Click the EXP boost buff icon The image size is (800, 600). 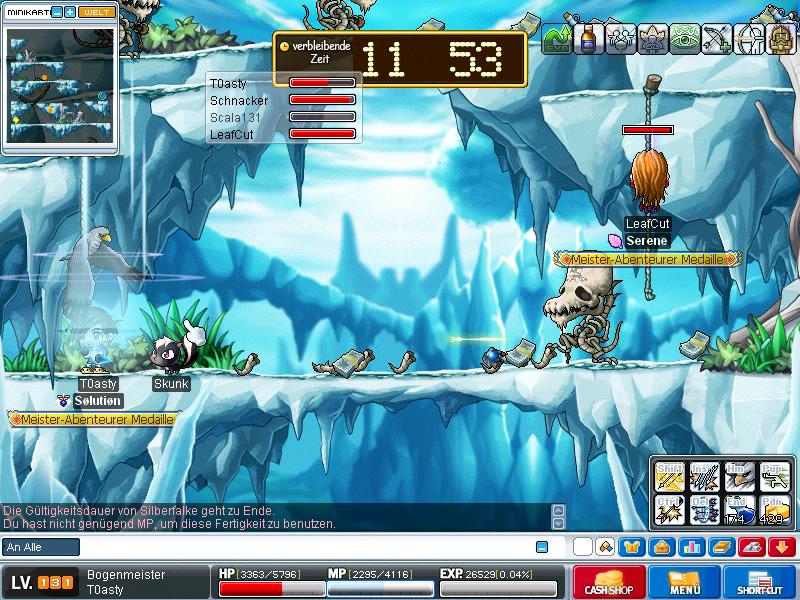556,38
